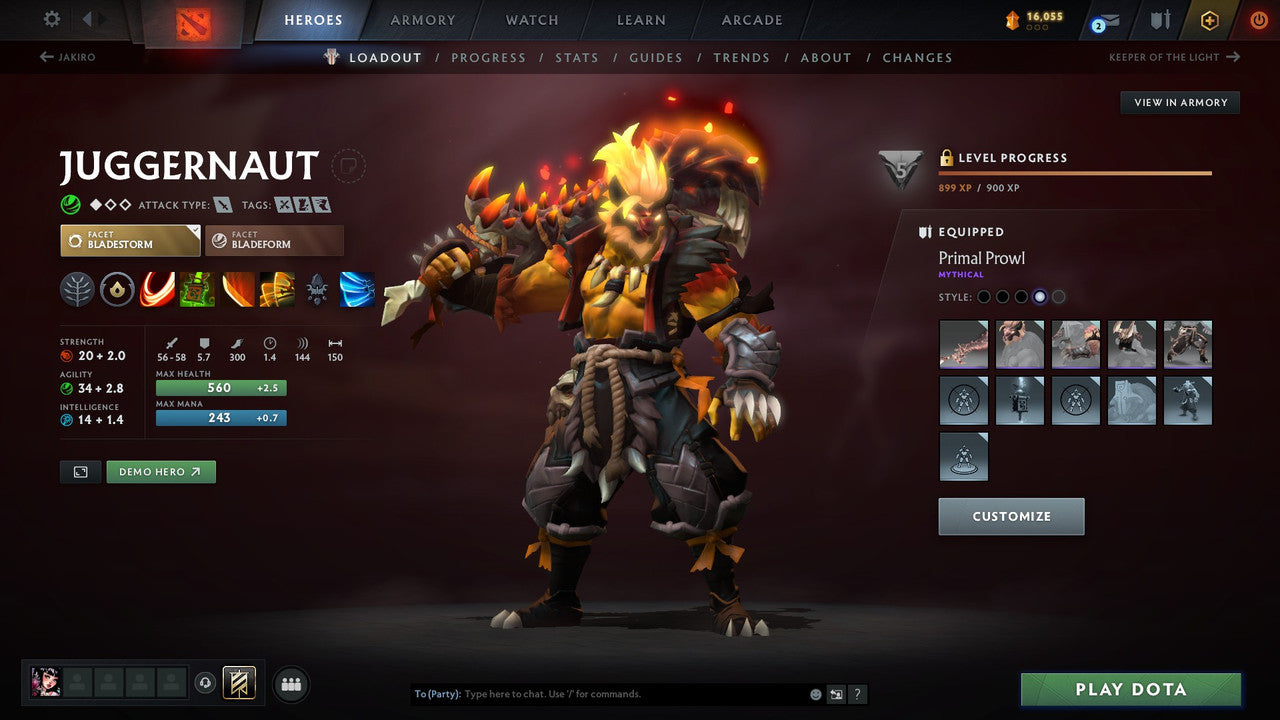Open the Healing Ward ability icon

[197, 290]
